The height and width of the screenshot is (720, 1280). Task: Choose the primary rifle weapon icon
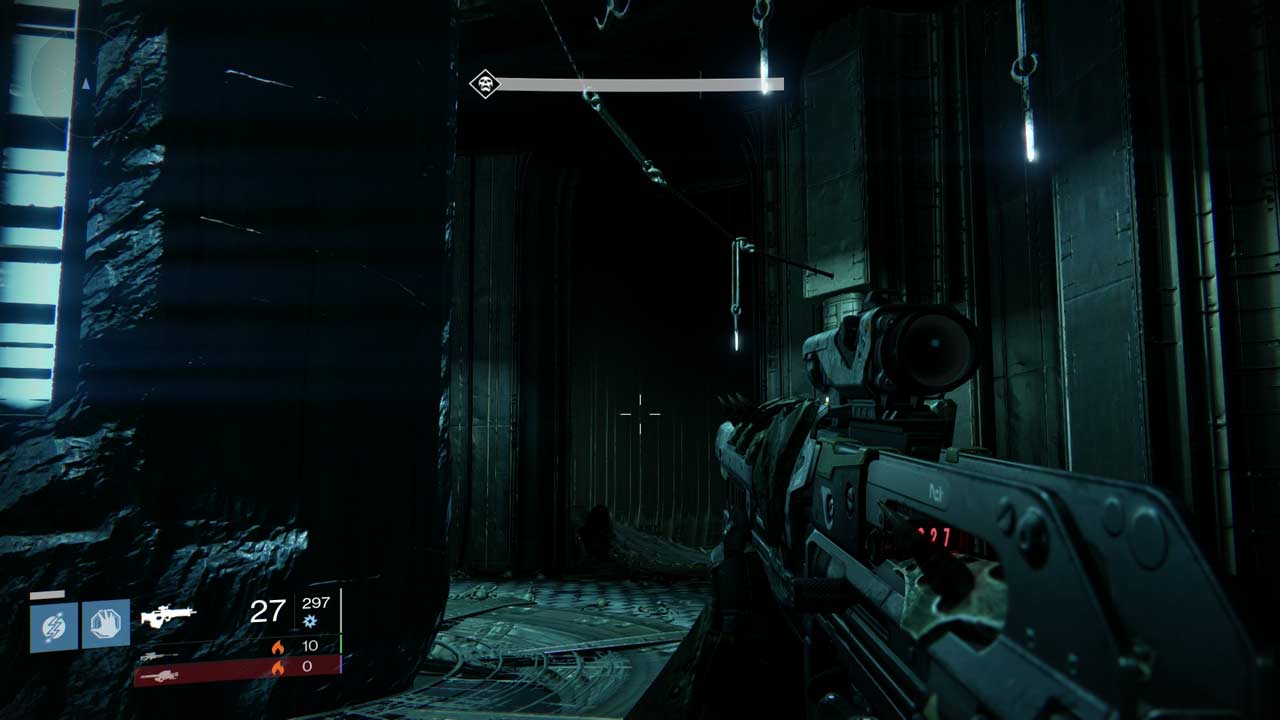tap(168, 615)
